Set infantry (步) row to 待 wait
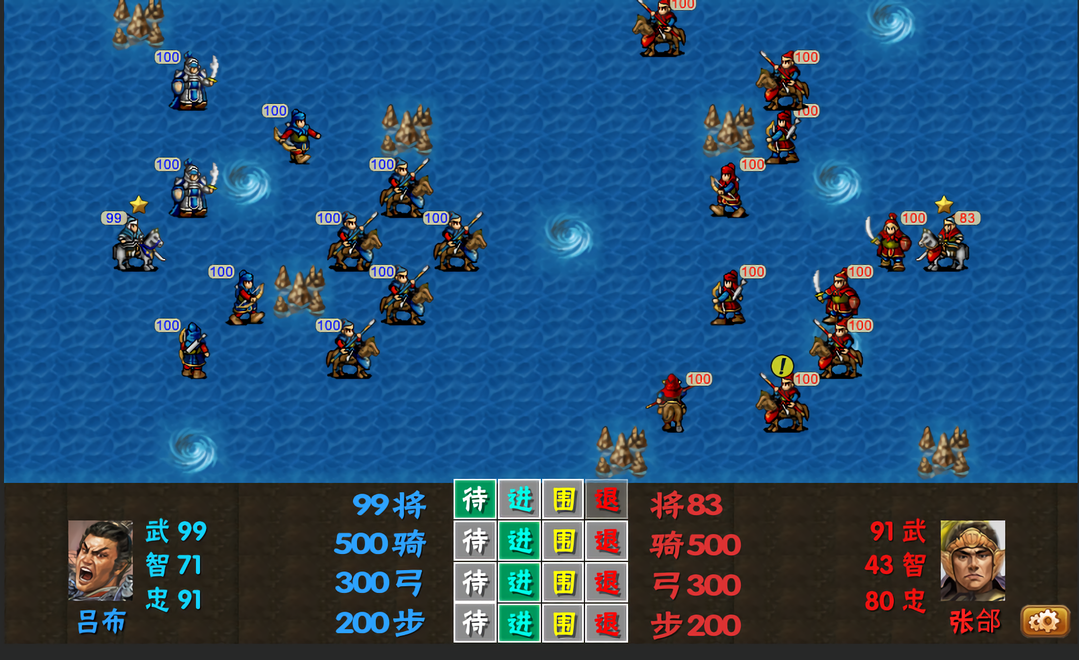Screen dimensions: 1079x660 click(475, 623)
